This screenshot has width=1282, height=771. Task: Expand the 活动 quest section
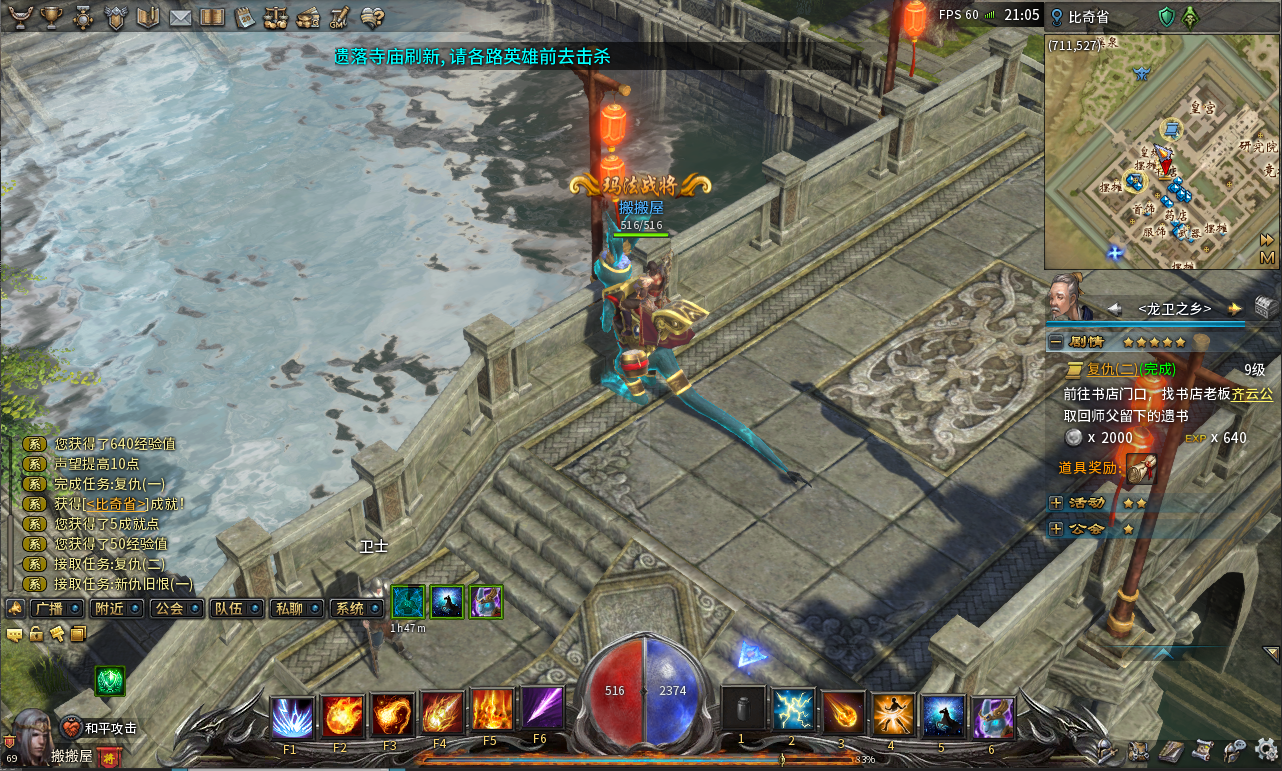point(1056,503)
